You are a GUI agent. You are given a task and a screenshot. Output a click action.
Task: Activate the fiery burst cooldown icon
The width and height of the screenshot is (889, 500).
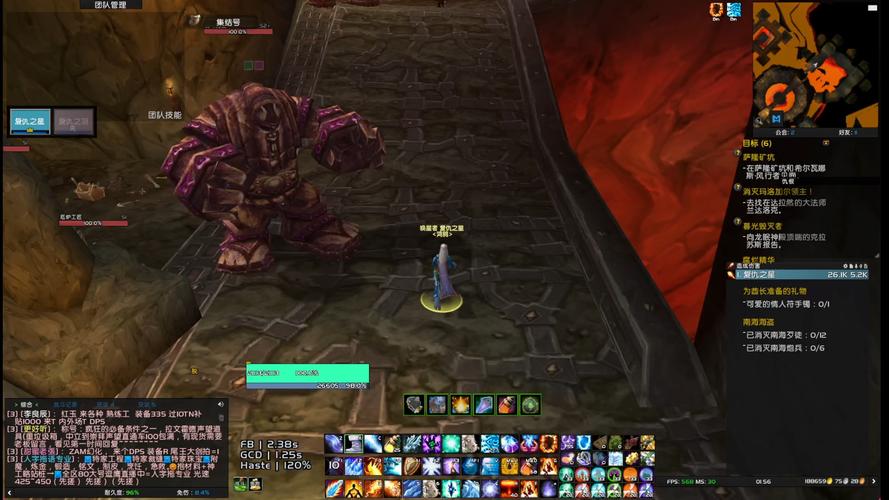pyautogui.click(x=460, y=404)
